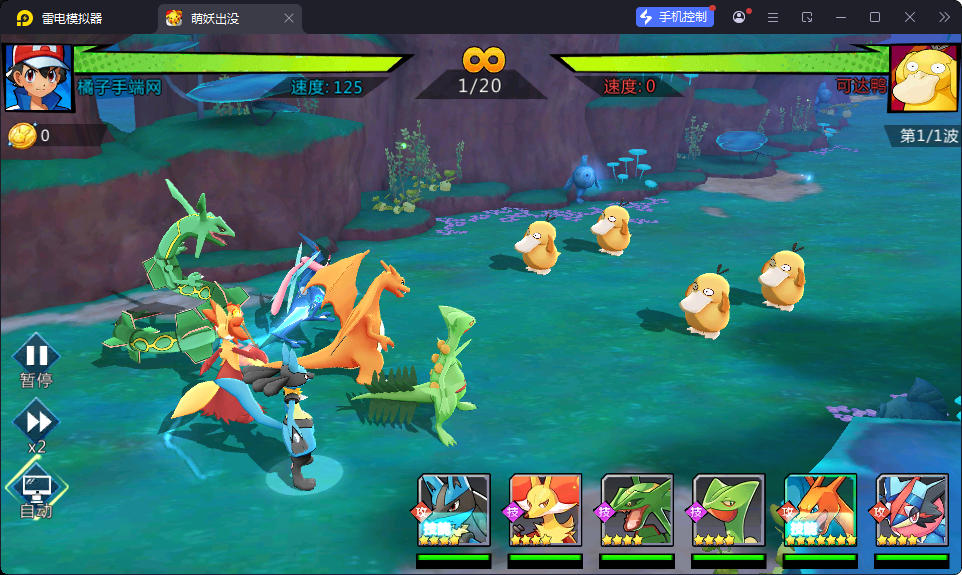Viewport: 962px width, 575px height.
Task: Maximize the emulator window
Action: [x=875, y=17]
